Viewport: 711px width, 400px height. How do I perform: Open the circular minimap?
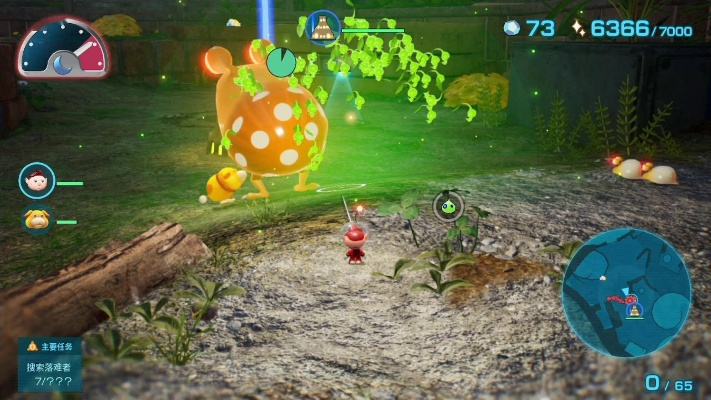pos(626,292)
